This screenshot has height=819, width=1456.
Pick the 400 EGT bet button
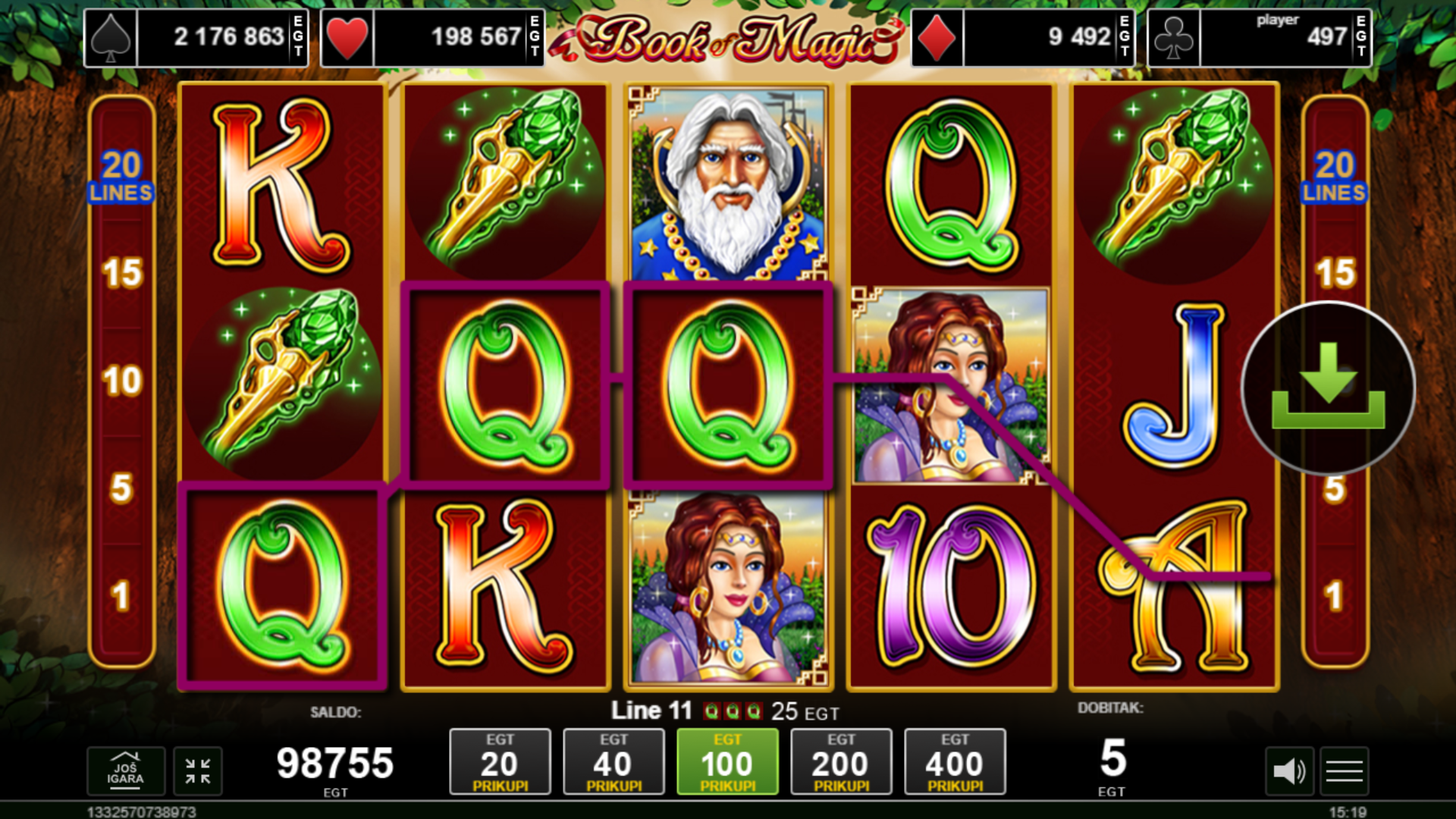[955, 762]
